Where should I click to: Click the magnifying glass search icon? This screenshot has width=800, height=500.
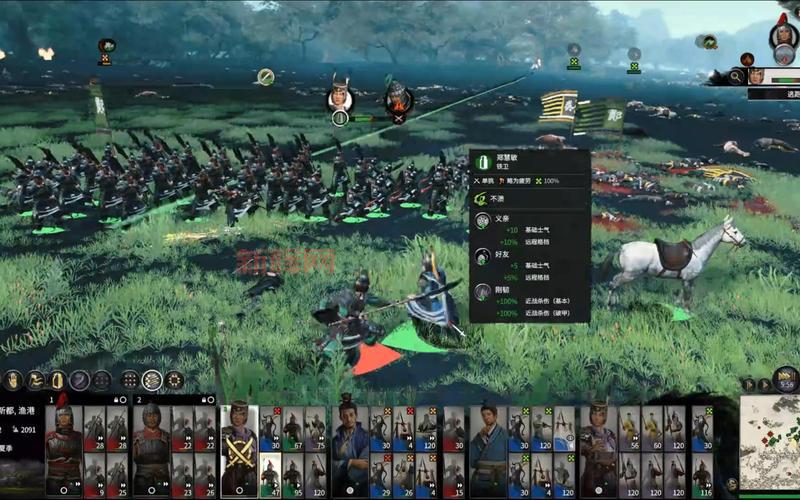pos(737,76)
